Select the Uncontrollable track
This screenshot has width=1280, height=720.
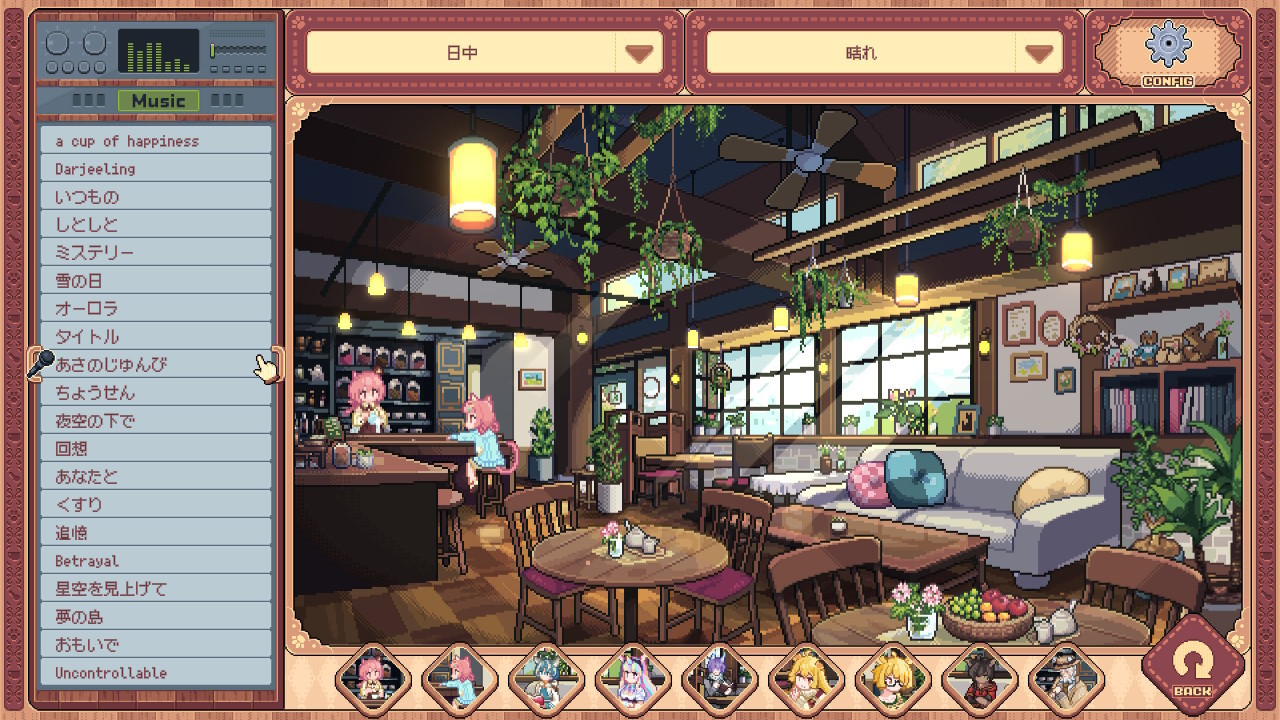click(x=156, y=673)
